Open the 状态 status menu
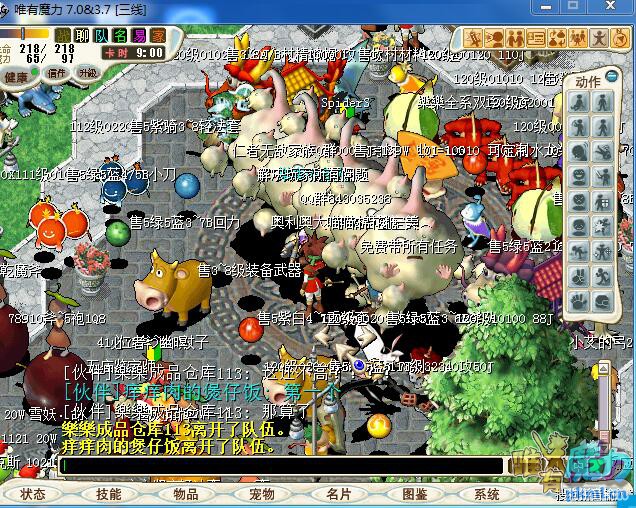The image size is (636, 508). (x=33, y=494)
